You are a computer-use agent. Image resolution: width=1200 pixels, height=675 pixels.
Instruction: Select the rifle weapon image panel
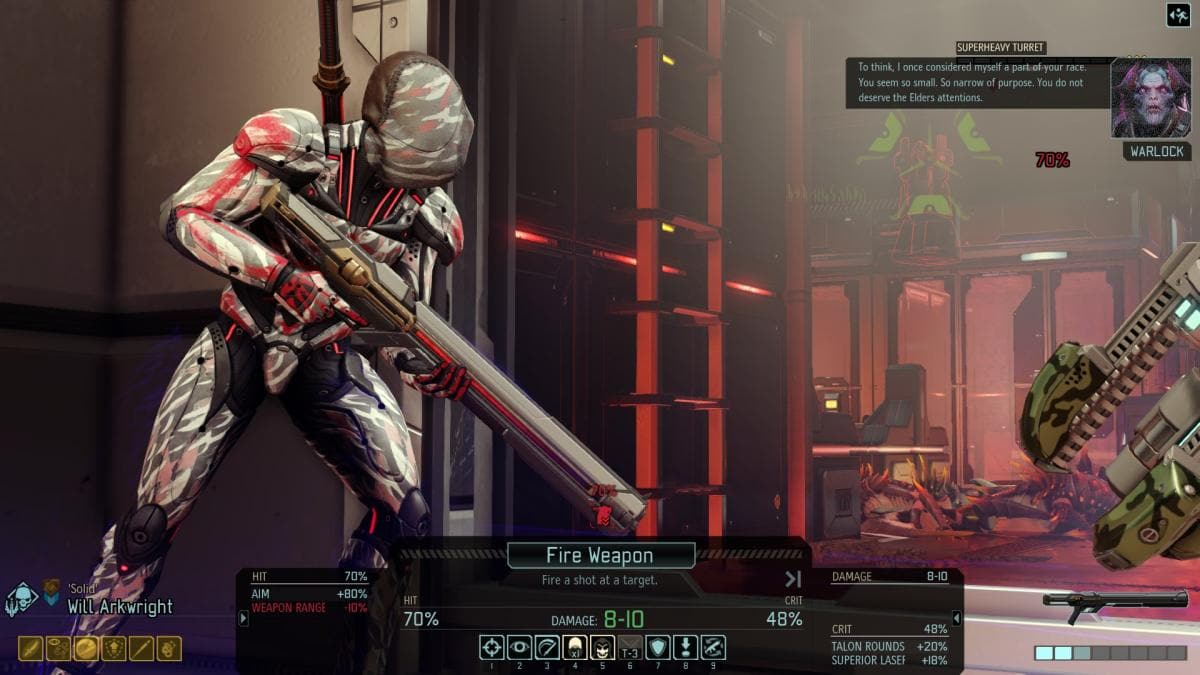1115,600
